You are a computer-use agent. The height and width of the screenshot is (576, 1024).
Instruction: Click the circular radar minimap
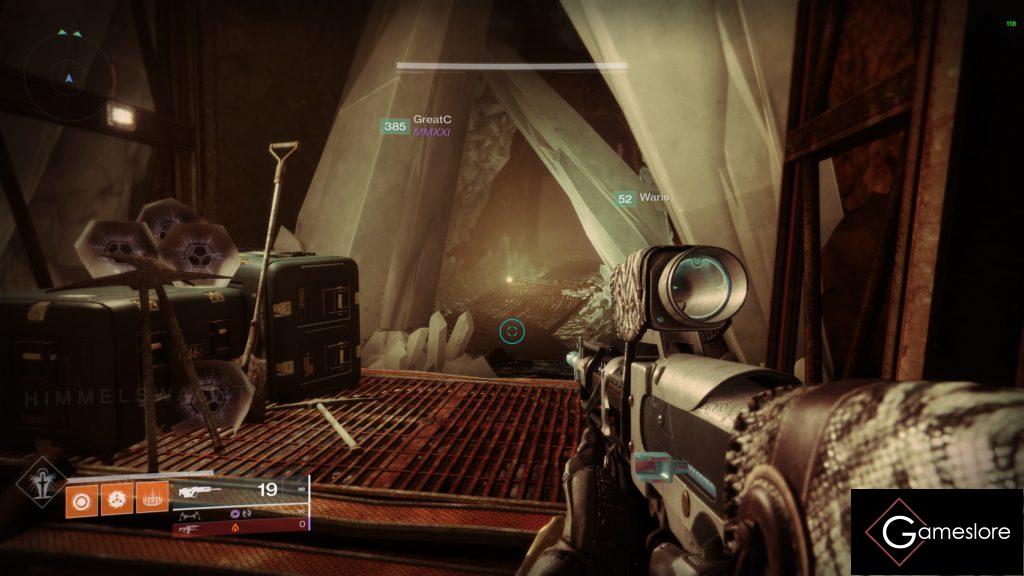[x=70, y=76]
